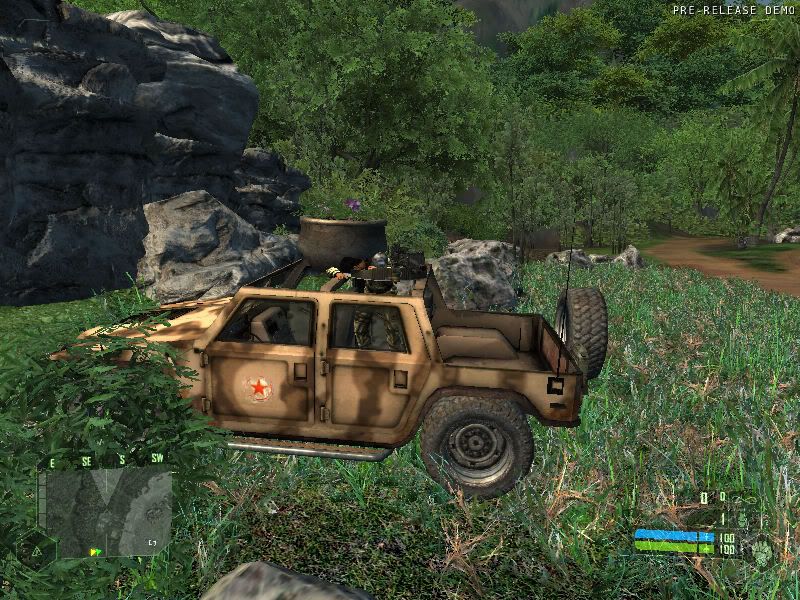
Task: Select the white objective bracket on minimap
Action: point(153,542)
